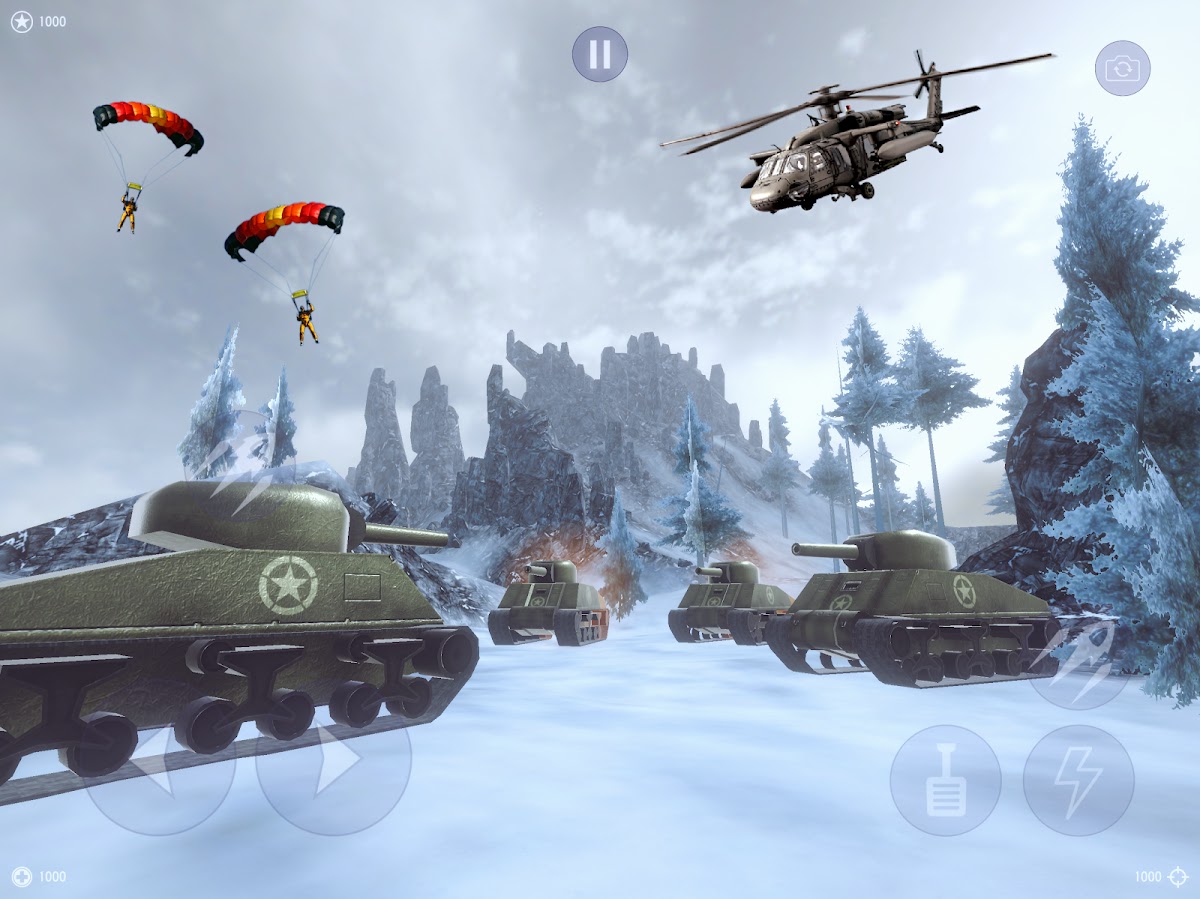Activate the lightning bolt boost button
The height and width of the screenshot is (899, 1200).
(x=1078, y=780)
